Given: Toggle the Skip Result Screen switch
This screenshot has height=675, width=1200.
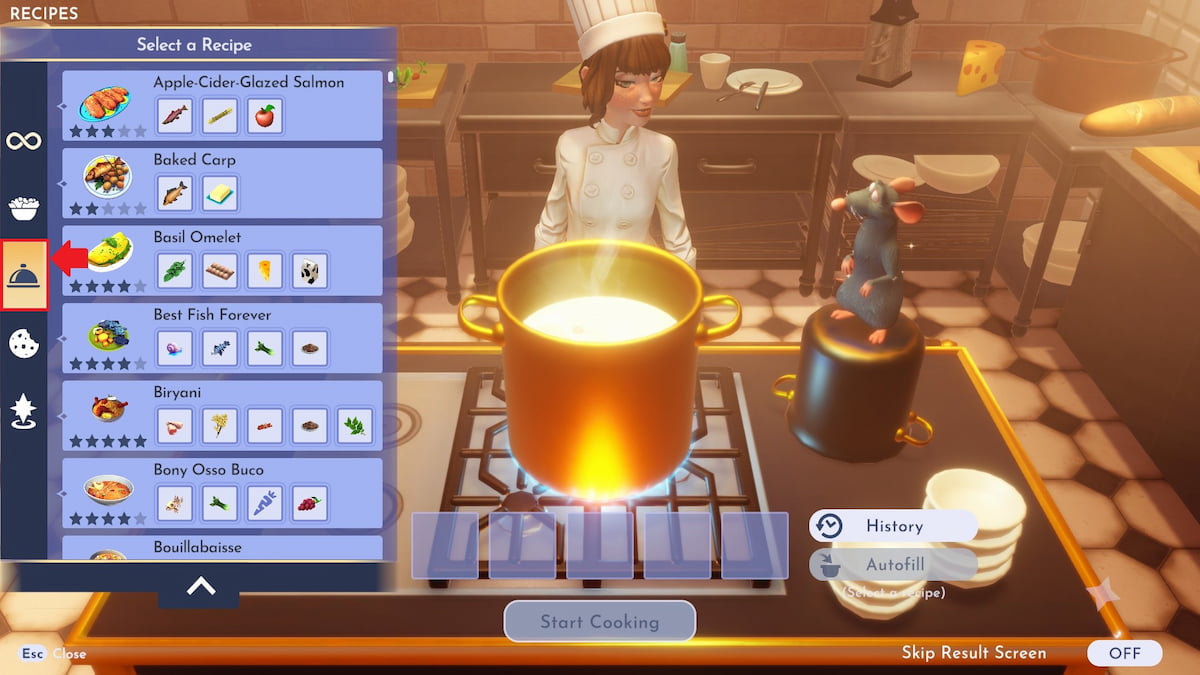Looking at the screenshot, I should [x=1124, y=653].
